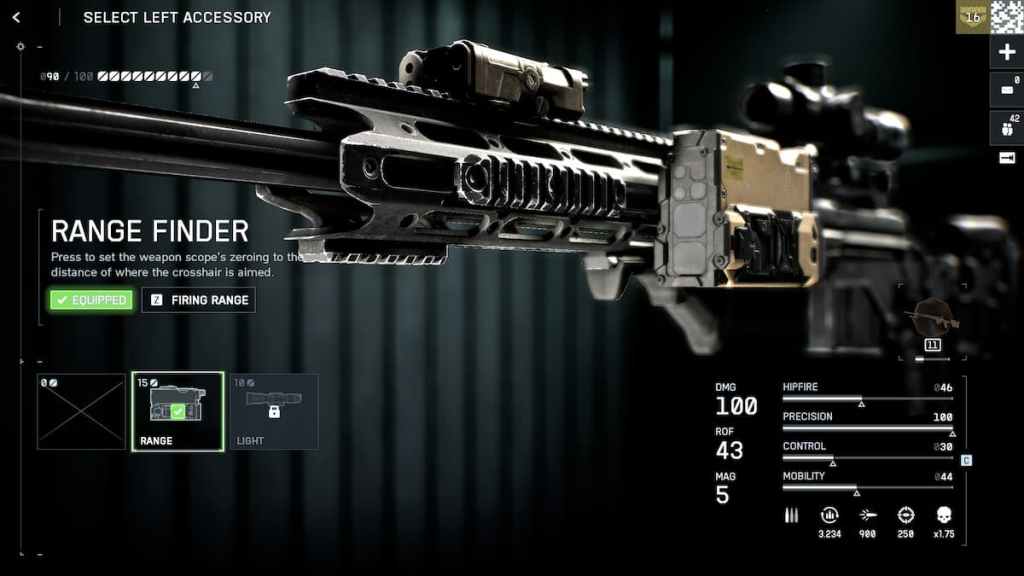Click the weapon icon in the right sidebar
The width and height of the screenshot is (1024, 576).
(x=1006, y=158)
